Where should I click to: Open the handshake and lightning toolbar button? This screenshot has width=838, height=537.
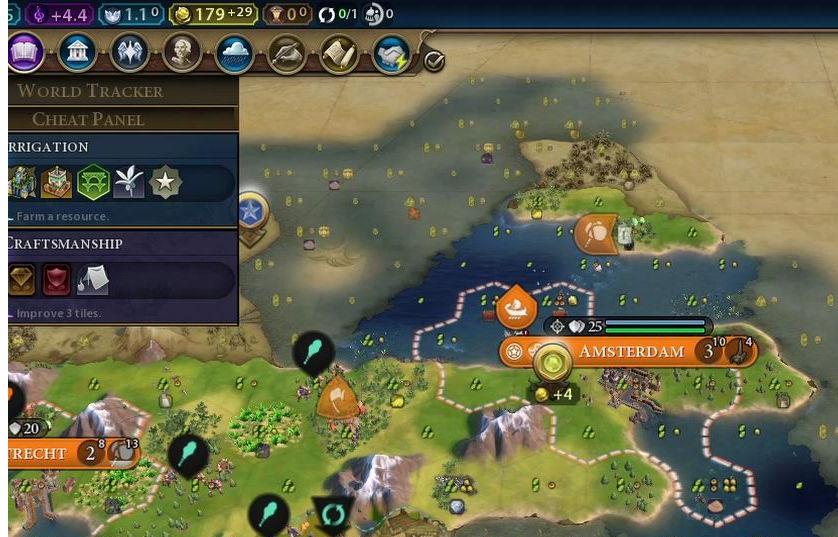click(x=391, y=54)
